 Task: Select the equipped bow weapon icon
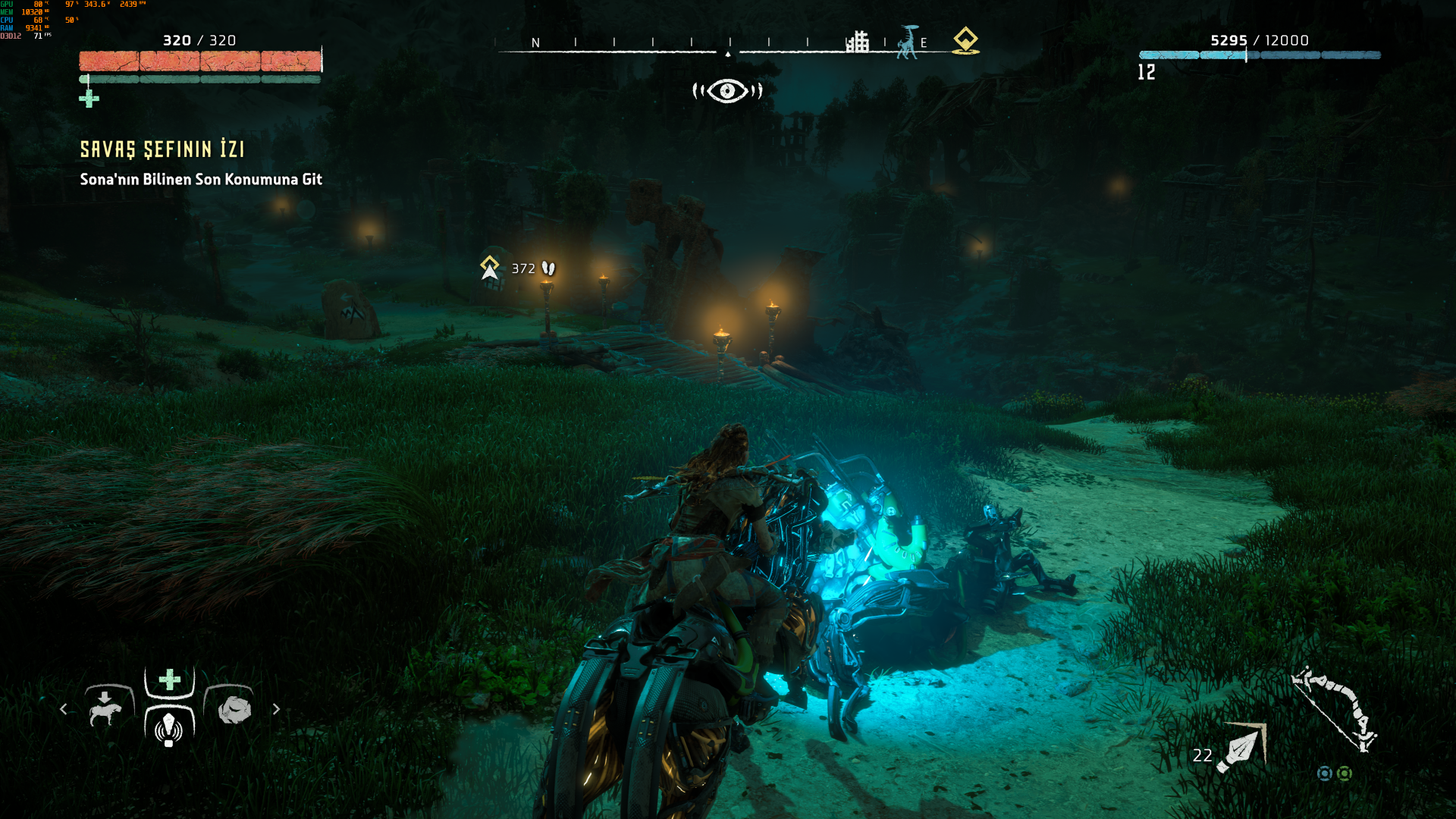point(1335,709)
